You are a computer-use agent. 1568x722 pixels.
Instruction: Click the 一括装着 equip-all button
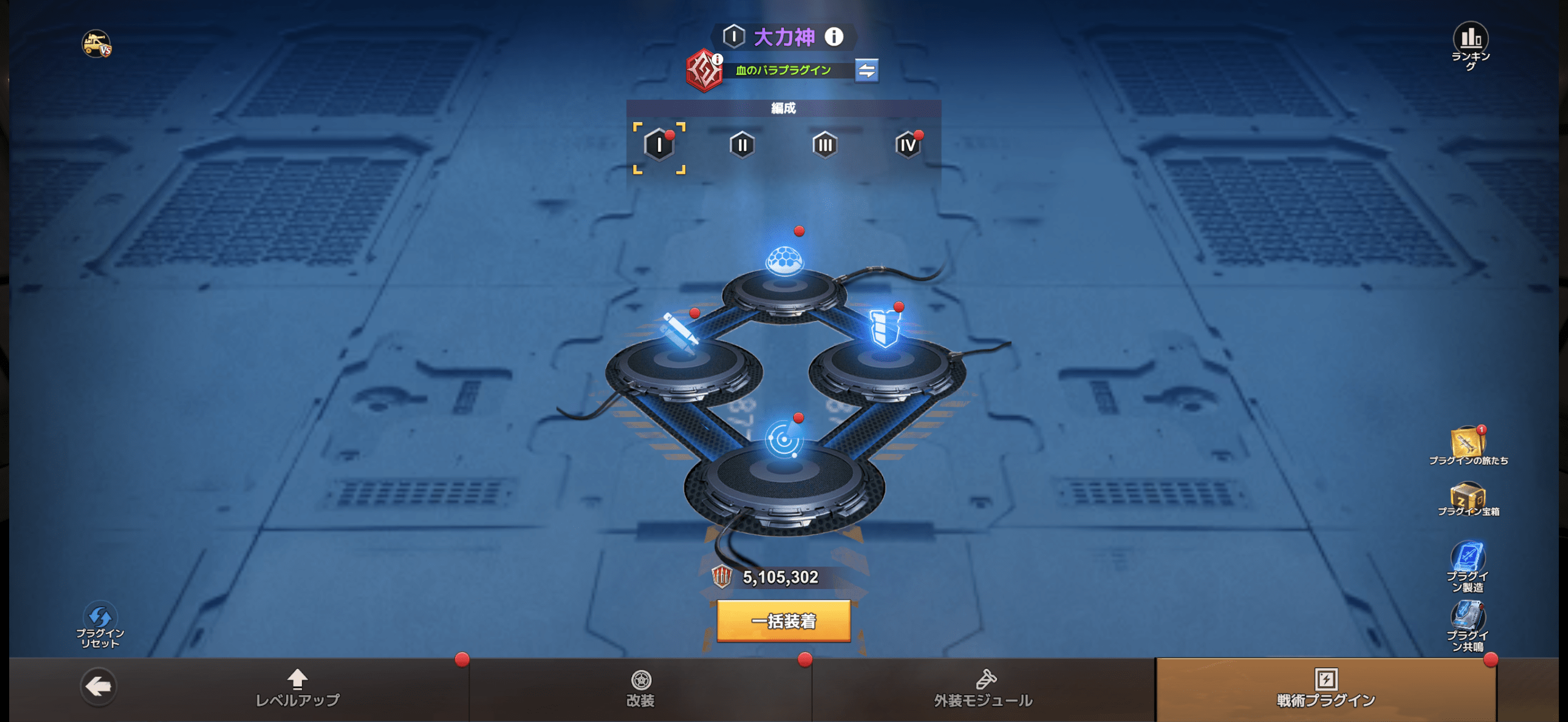783,621
